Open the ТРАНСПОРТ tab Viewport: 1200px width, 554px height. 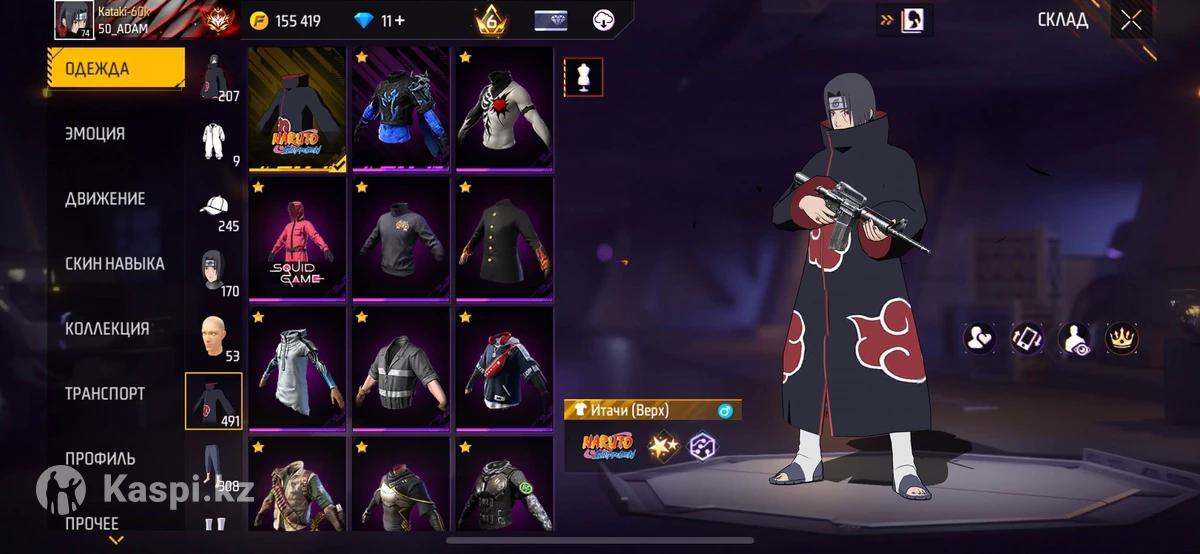(x=105, y=394)
